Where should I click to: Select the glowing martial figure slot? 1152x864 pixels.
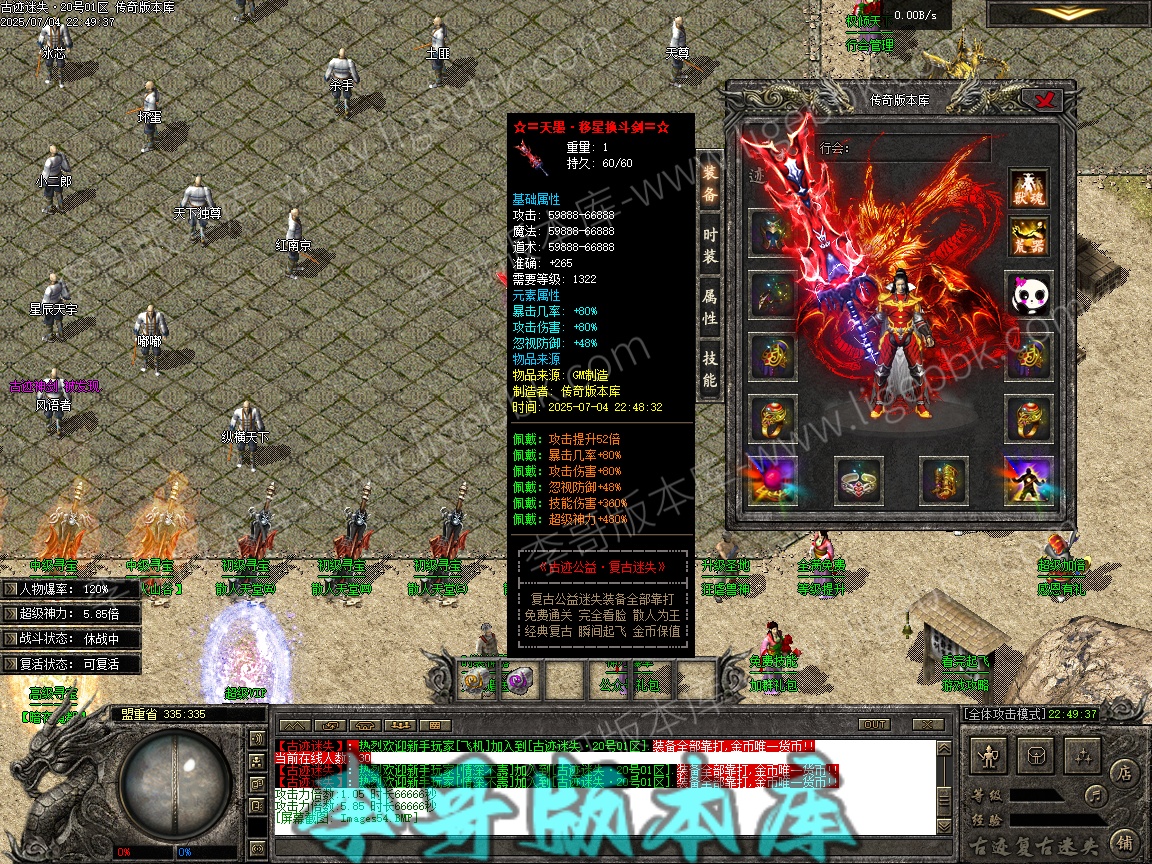1028,480
